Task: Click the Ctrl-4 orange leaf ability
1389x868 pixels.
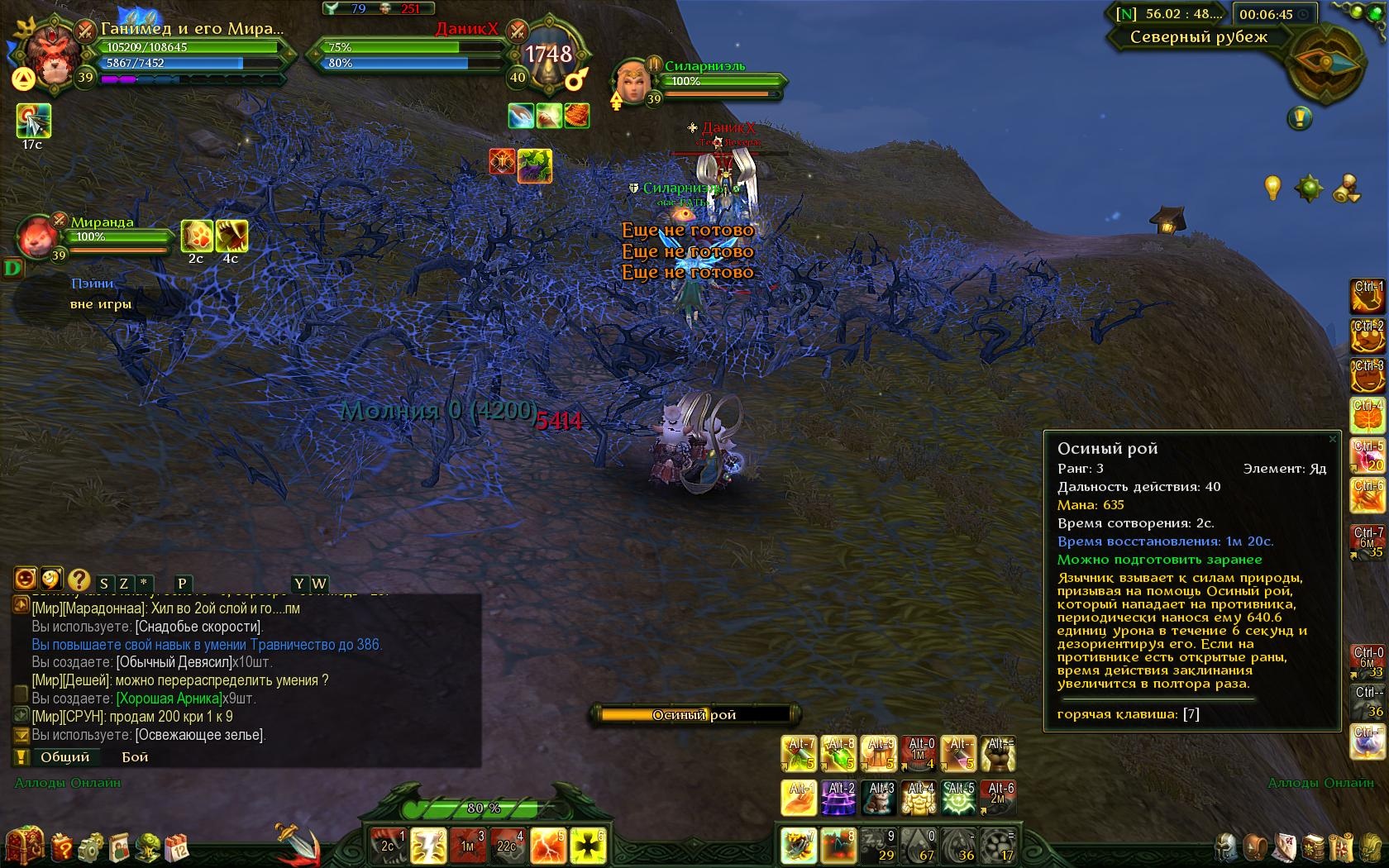Action: pyautogui.click(x=1368, y=416)
